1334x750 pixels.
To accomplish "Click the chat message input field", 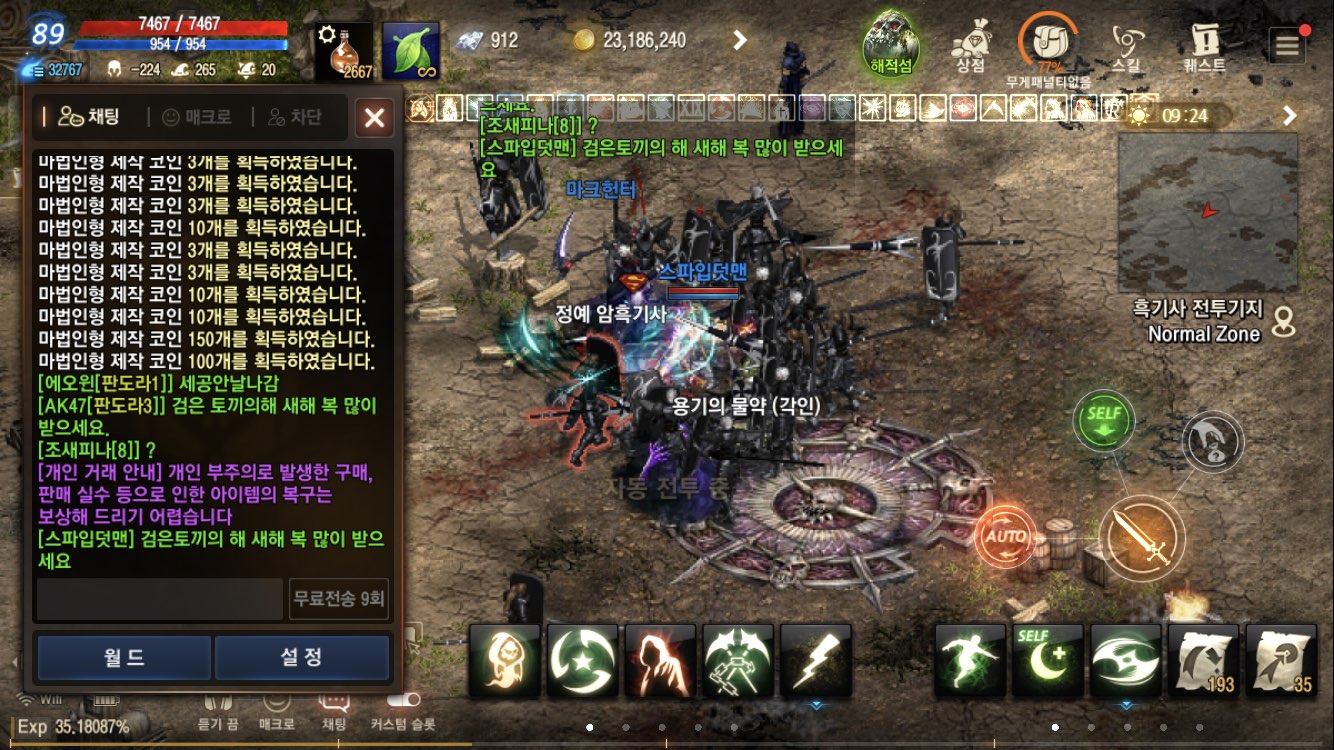I will [x=160, y=599].
